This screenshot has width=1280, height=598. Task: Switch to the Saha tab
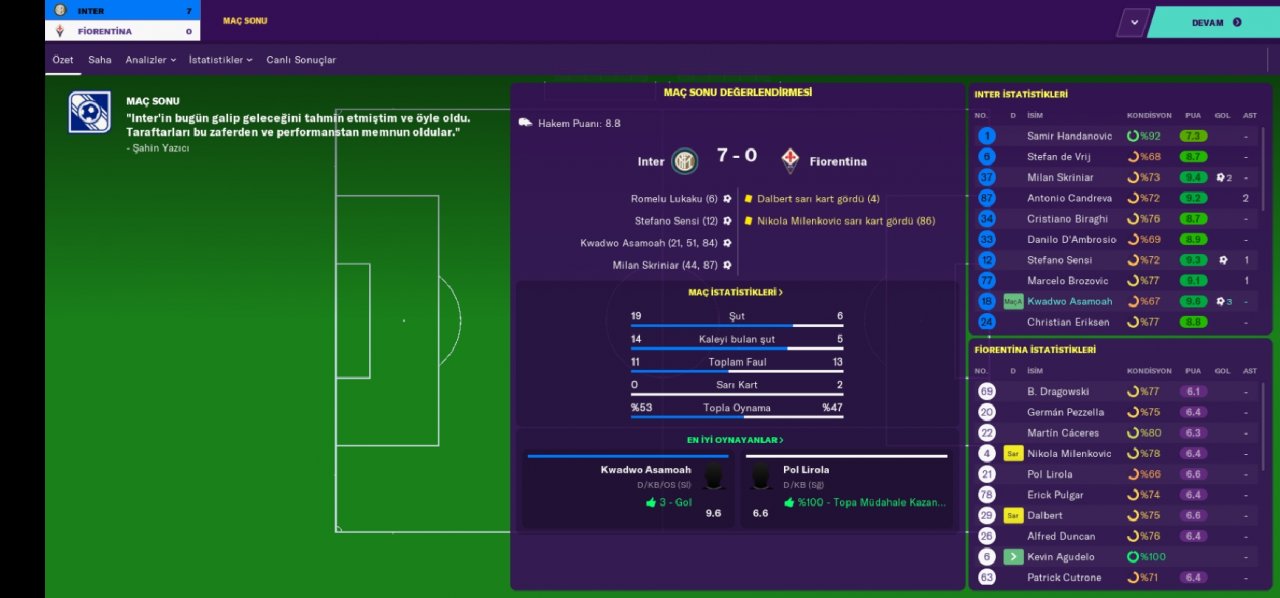(100, 60)
